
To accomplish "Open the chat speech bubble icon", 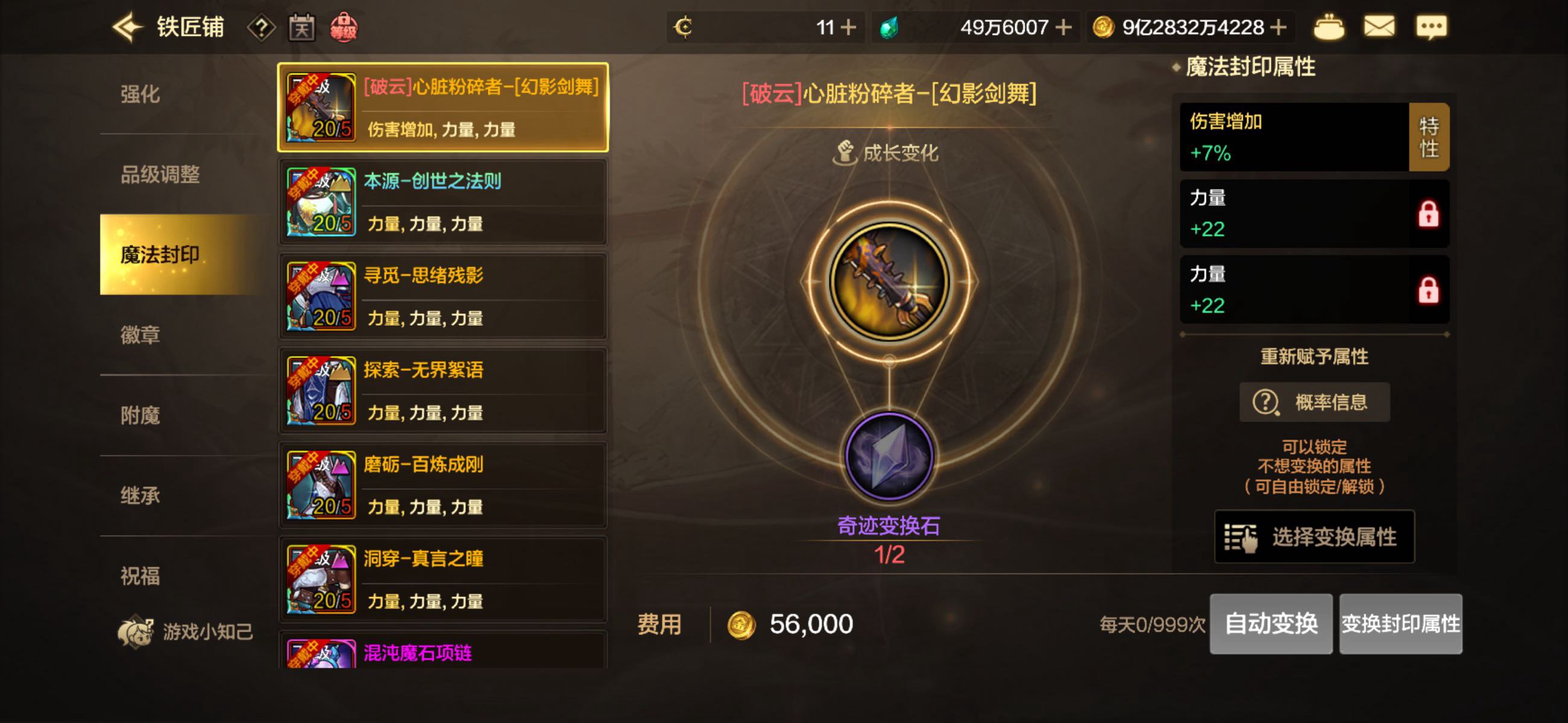I will (x=1431, y=27).
